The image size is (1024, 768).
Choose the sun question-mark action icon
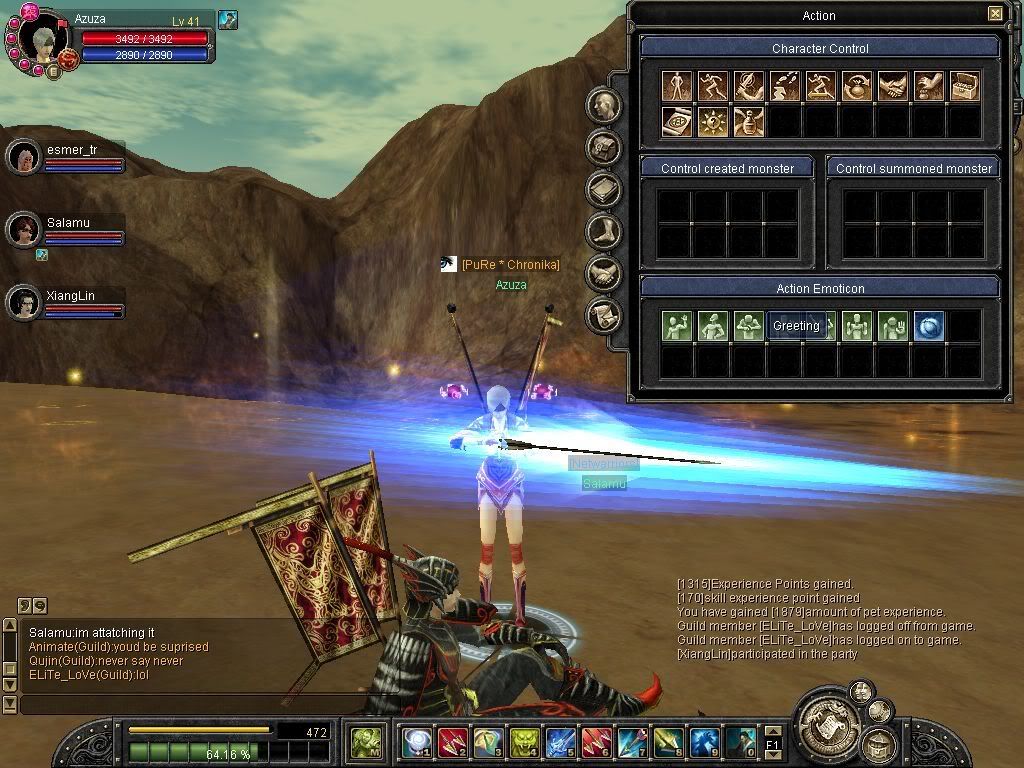point(713,122)
